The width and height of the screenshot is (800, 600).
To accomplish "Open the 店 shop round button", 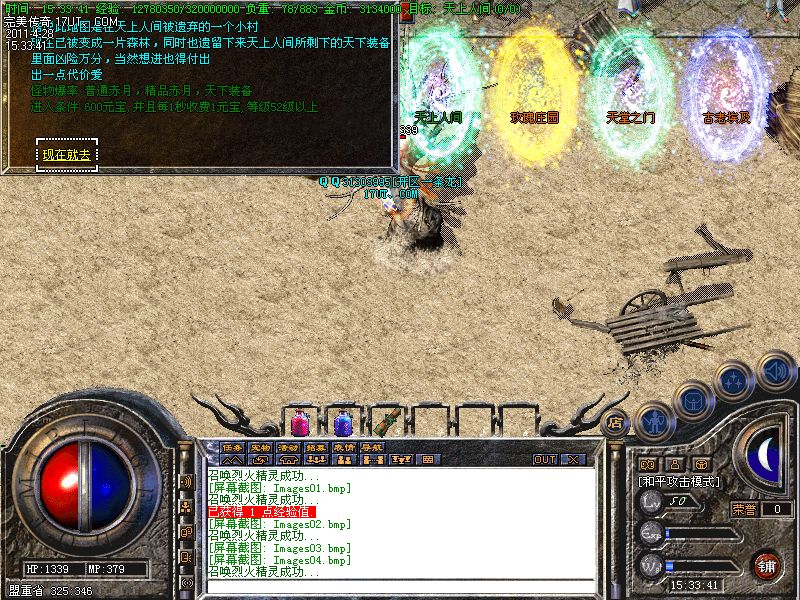I will pyautogui.click(x=615, y=422).
